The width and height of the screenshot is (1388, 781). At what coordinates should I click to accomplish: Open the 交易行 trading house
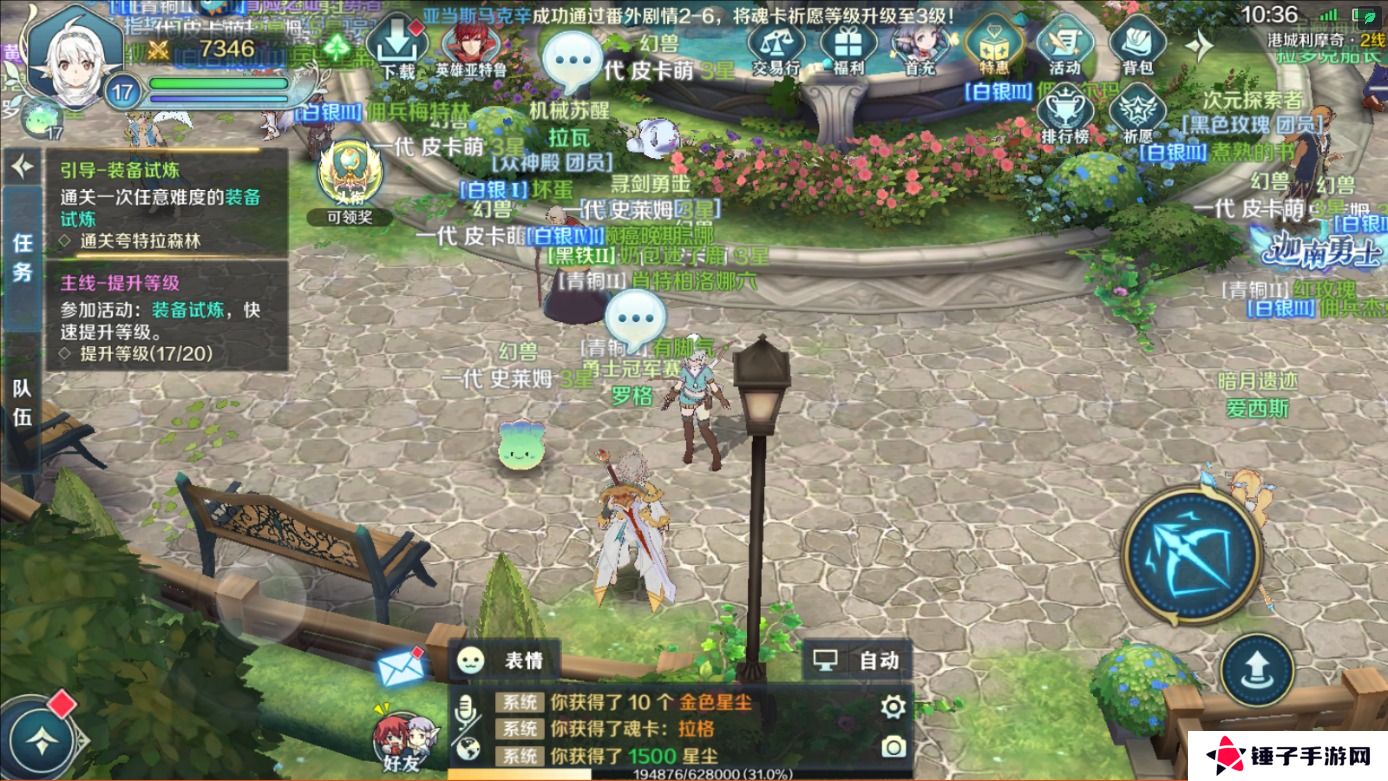776,47
